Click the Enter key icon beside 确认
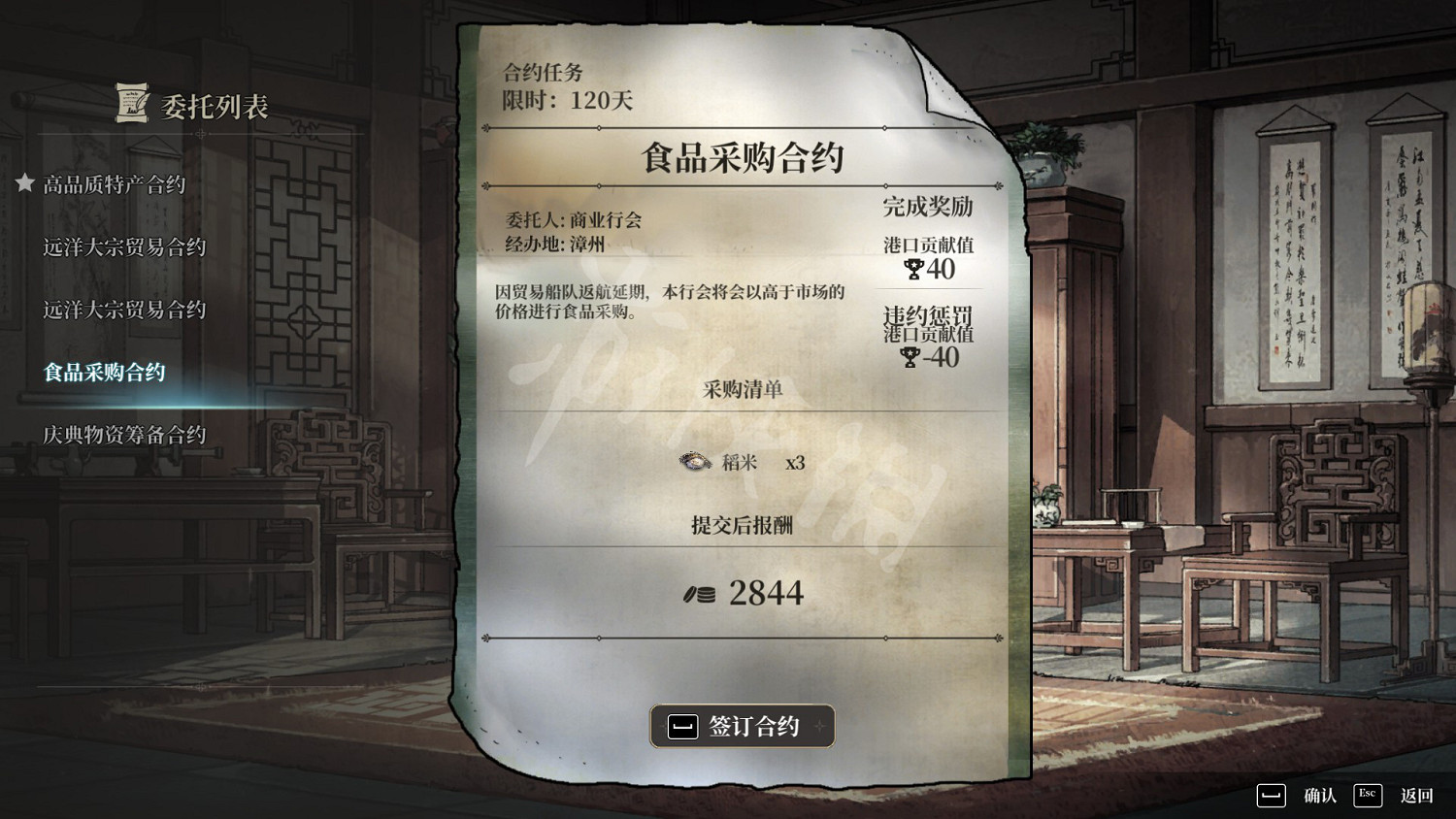Screen dimensions: 1456x819 coord(1271,795)
